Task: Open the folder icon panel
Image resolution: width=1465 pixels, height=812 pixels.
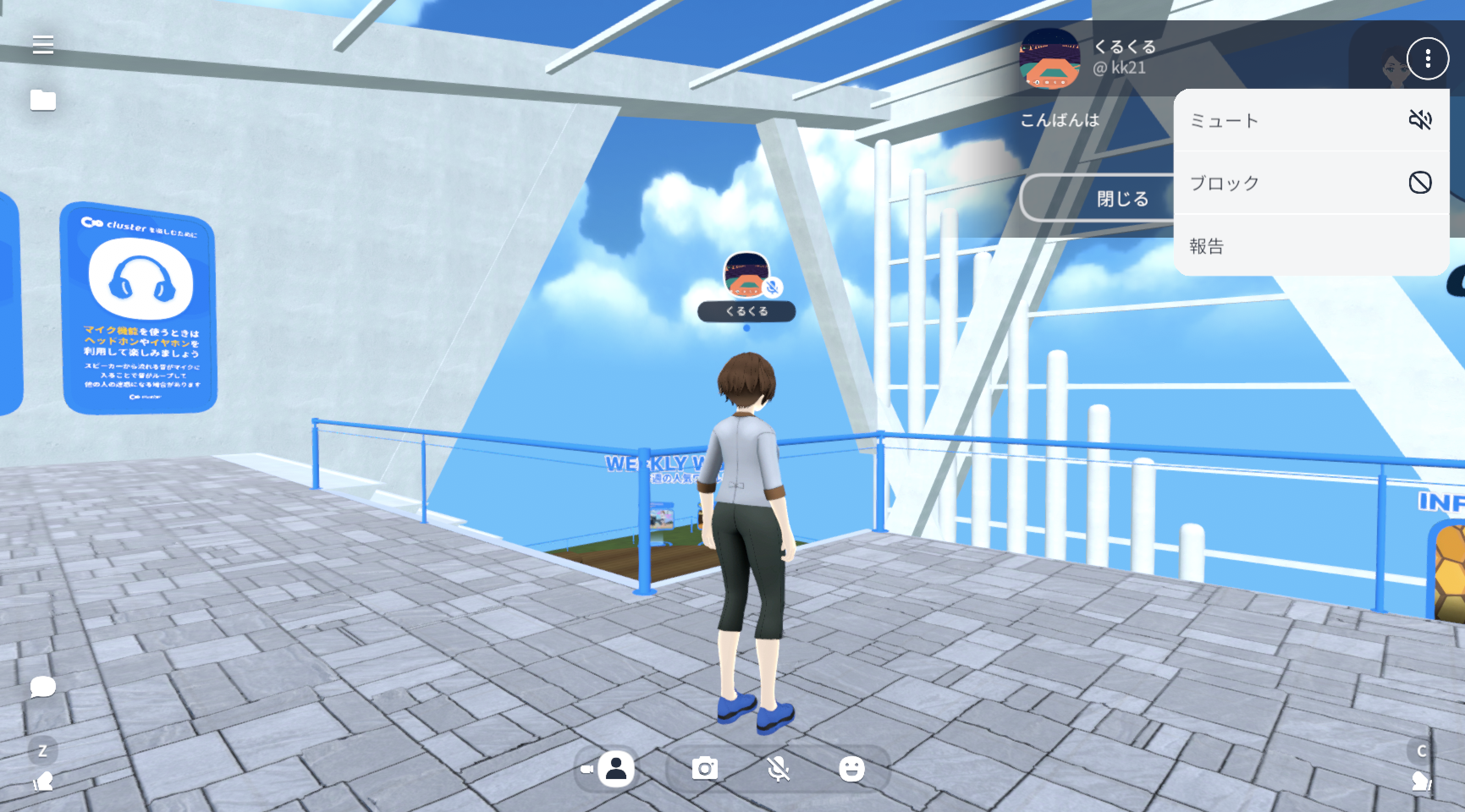Action: (43, 100)
